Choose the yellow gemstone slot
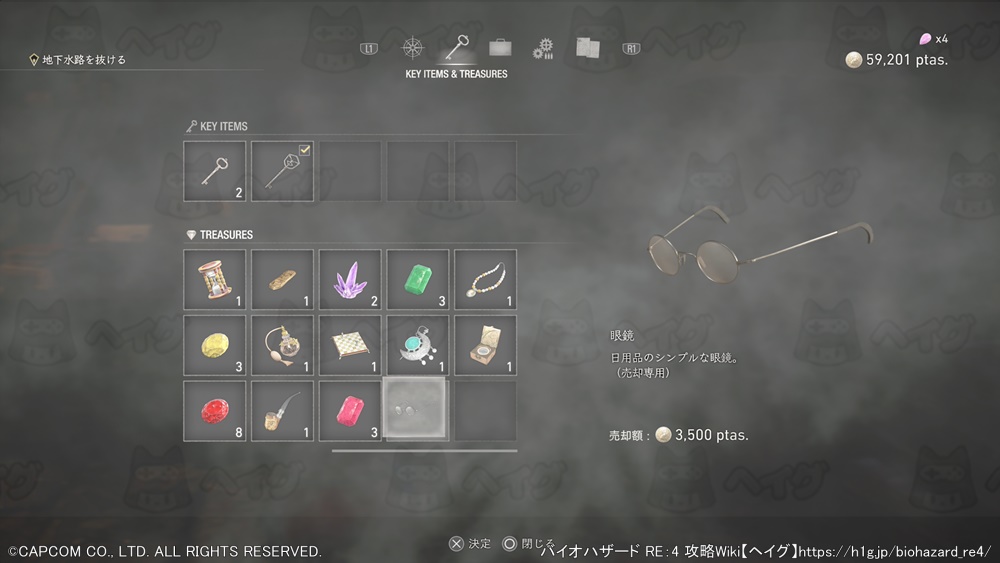This screenshot has height=563, width=1000. pyautogui.click(x=215, y=345)
